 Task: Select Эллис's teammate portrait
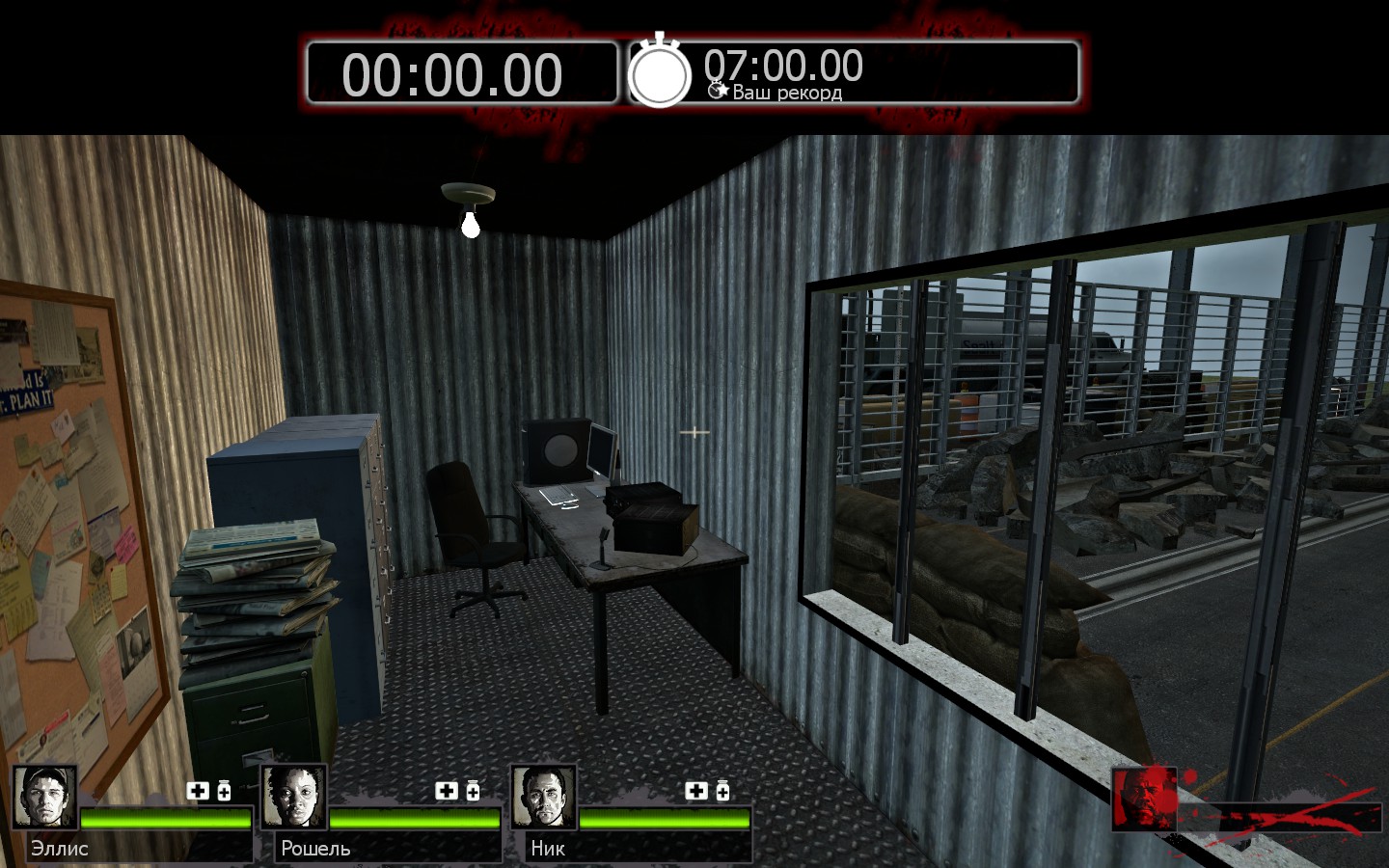point(44,797)
